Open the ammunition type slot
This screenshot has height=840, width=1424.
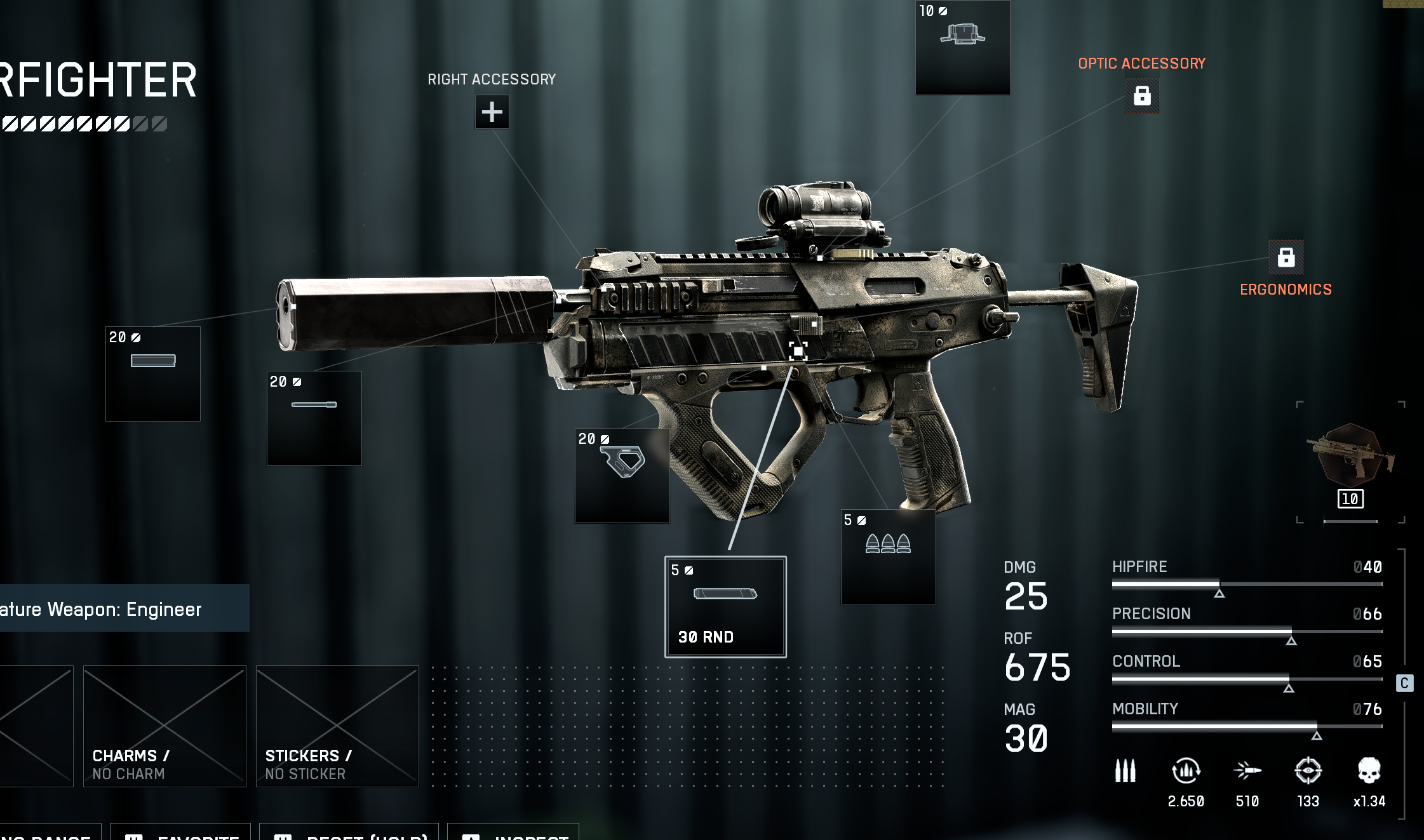[x=888, y=557]
